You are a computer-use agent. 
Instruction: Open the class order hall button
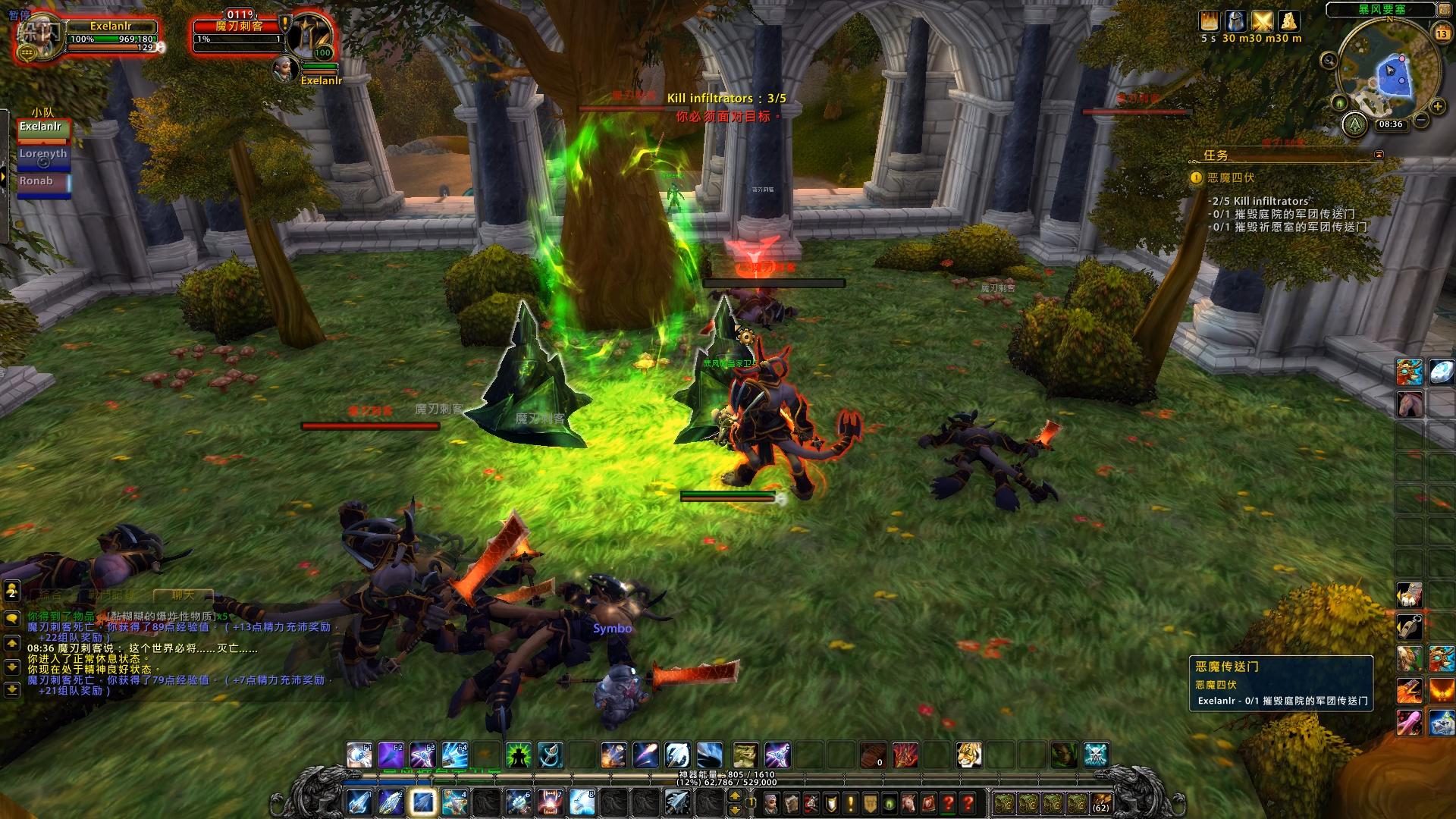(1354, 124)
